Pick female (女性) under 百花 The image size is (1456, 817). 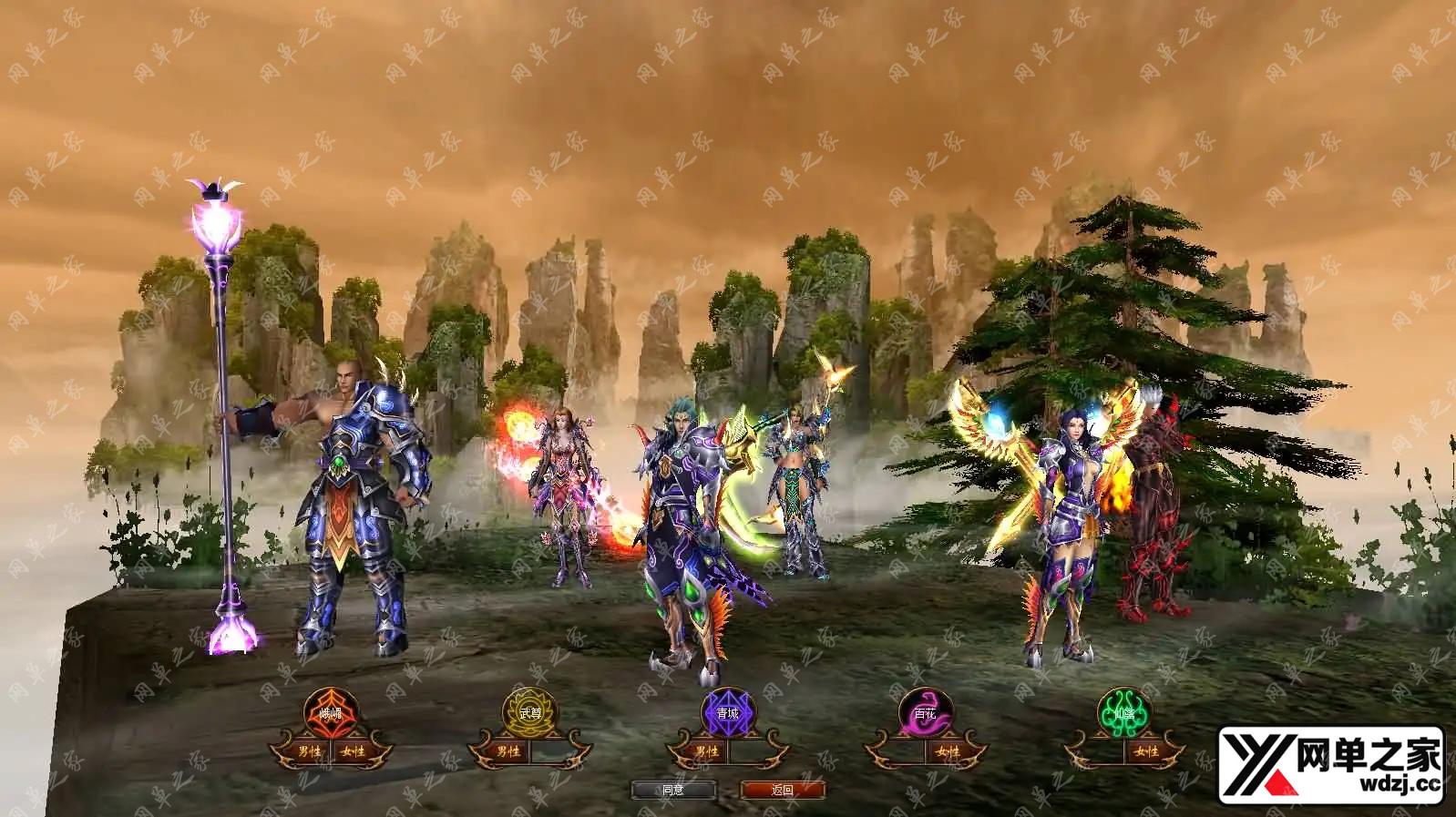[948, 751]
